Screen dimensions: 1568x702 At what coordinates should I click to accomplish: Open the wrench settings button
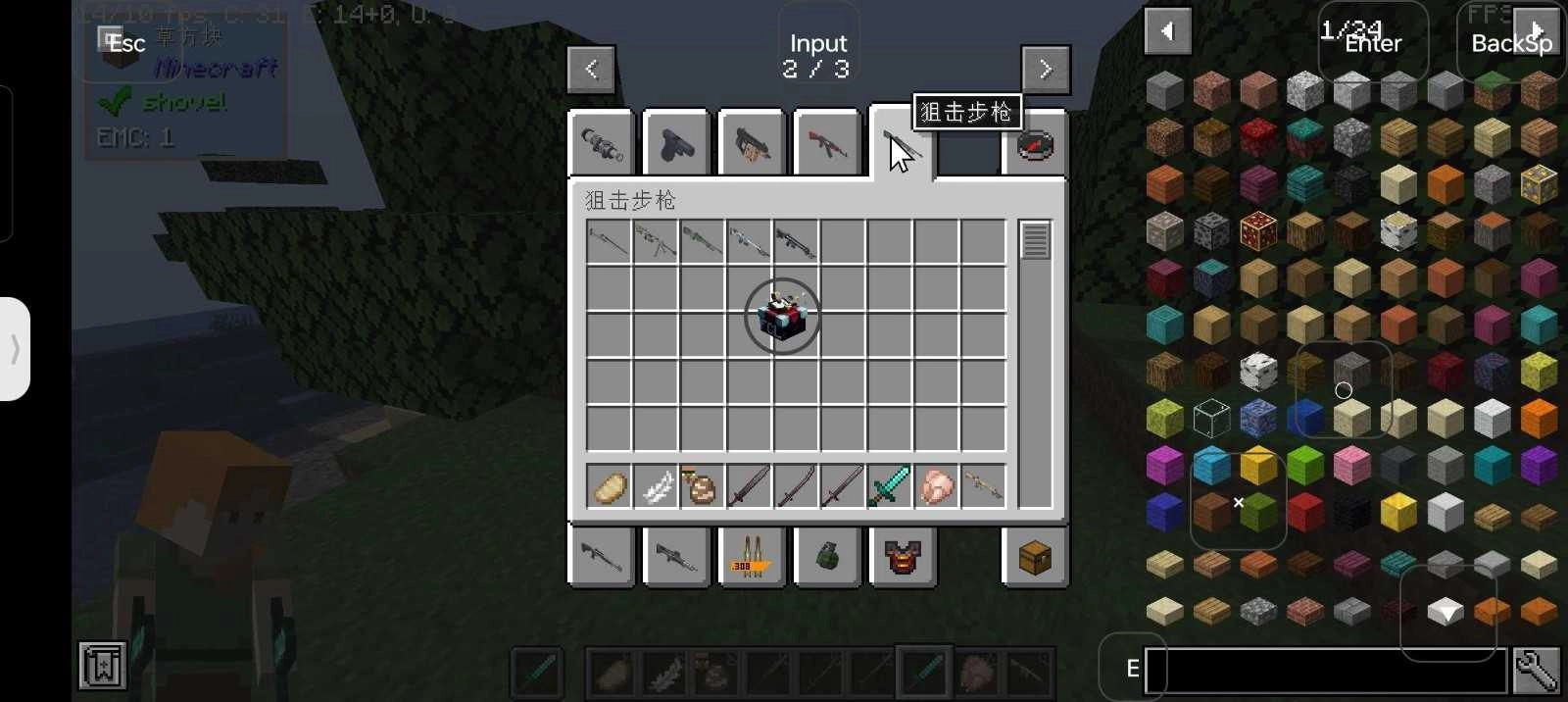(x=1536, y=671)
